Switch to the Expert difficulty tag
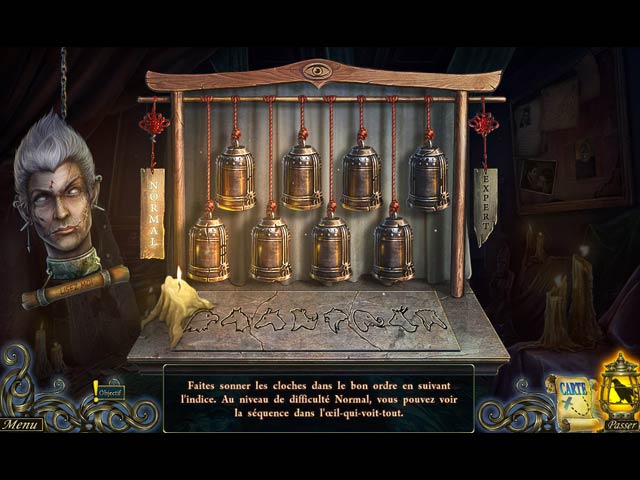640x480 pixels. [485, 205]
